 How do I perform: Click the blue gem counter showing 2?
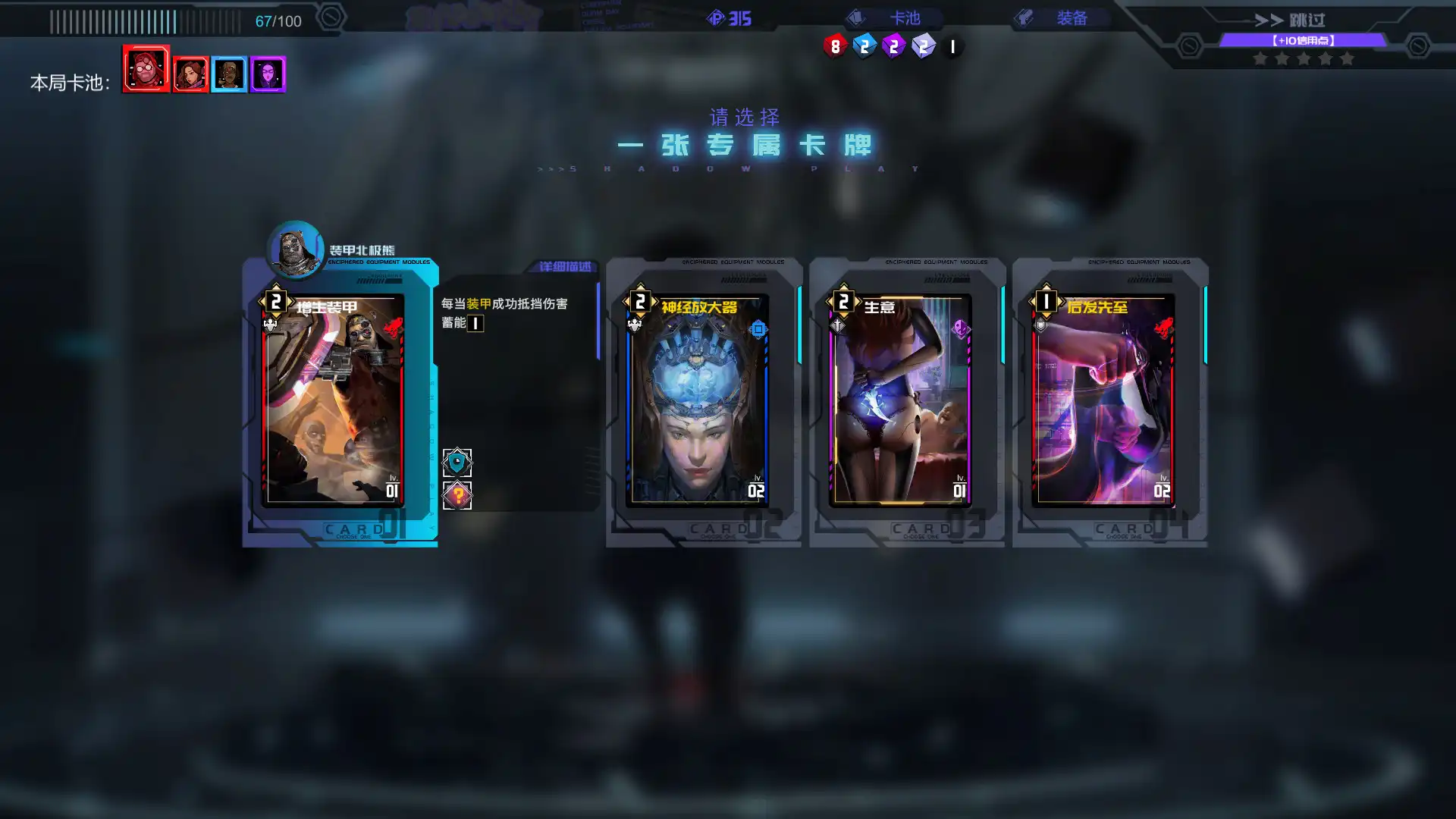pos(864,45)
